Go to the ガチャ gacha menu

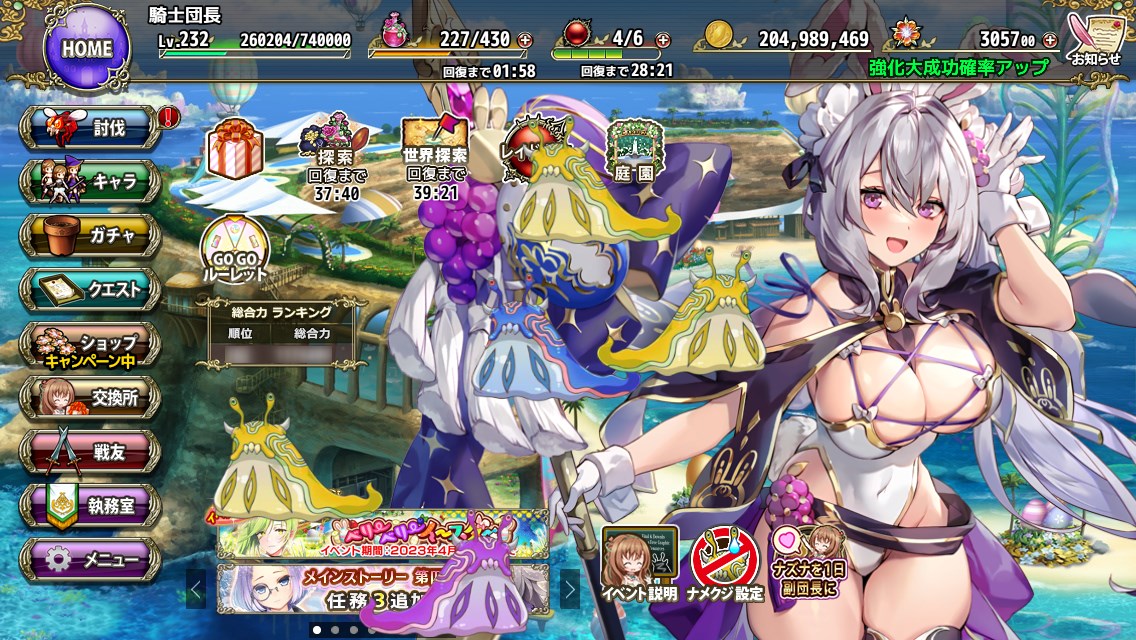pos(90,235)
